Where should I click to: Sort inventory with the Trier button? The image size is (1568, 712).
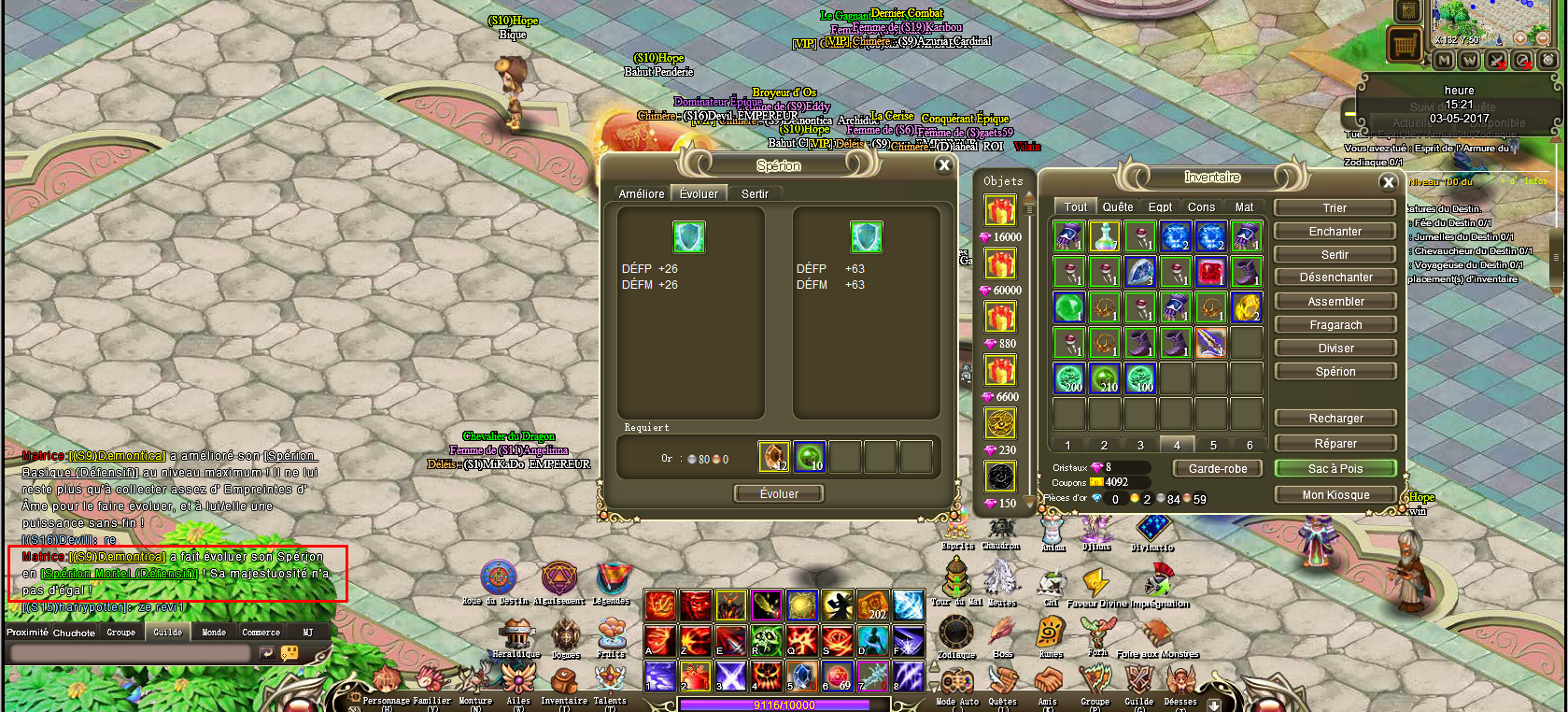[1335, 207]
